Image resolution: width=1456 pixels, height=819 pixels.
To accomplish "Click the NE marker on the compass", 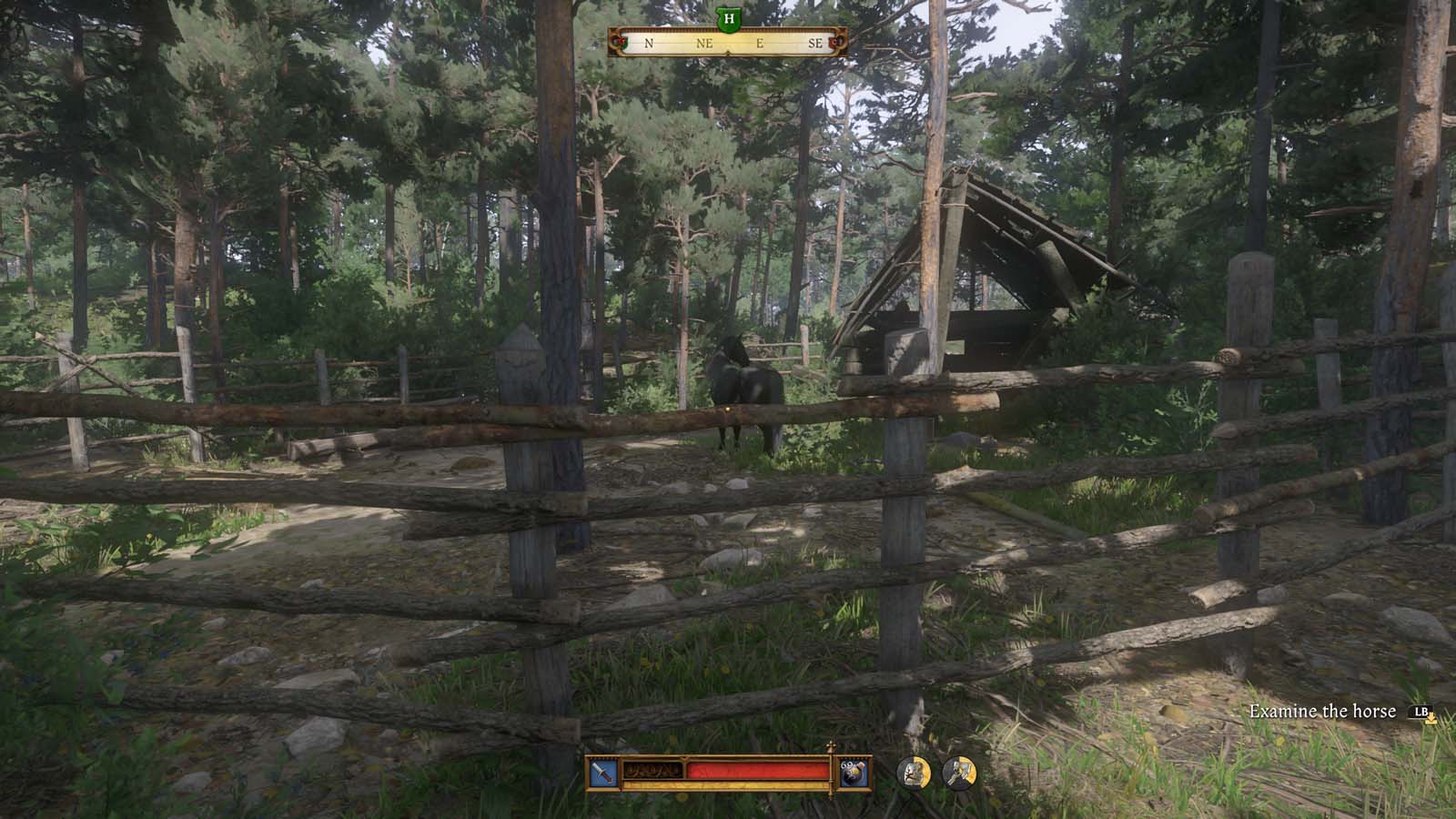I will [x=705, y=43].
